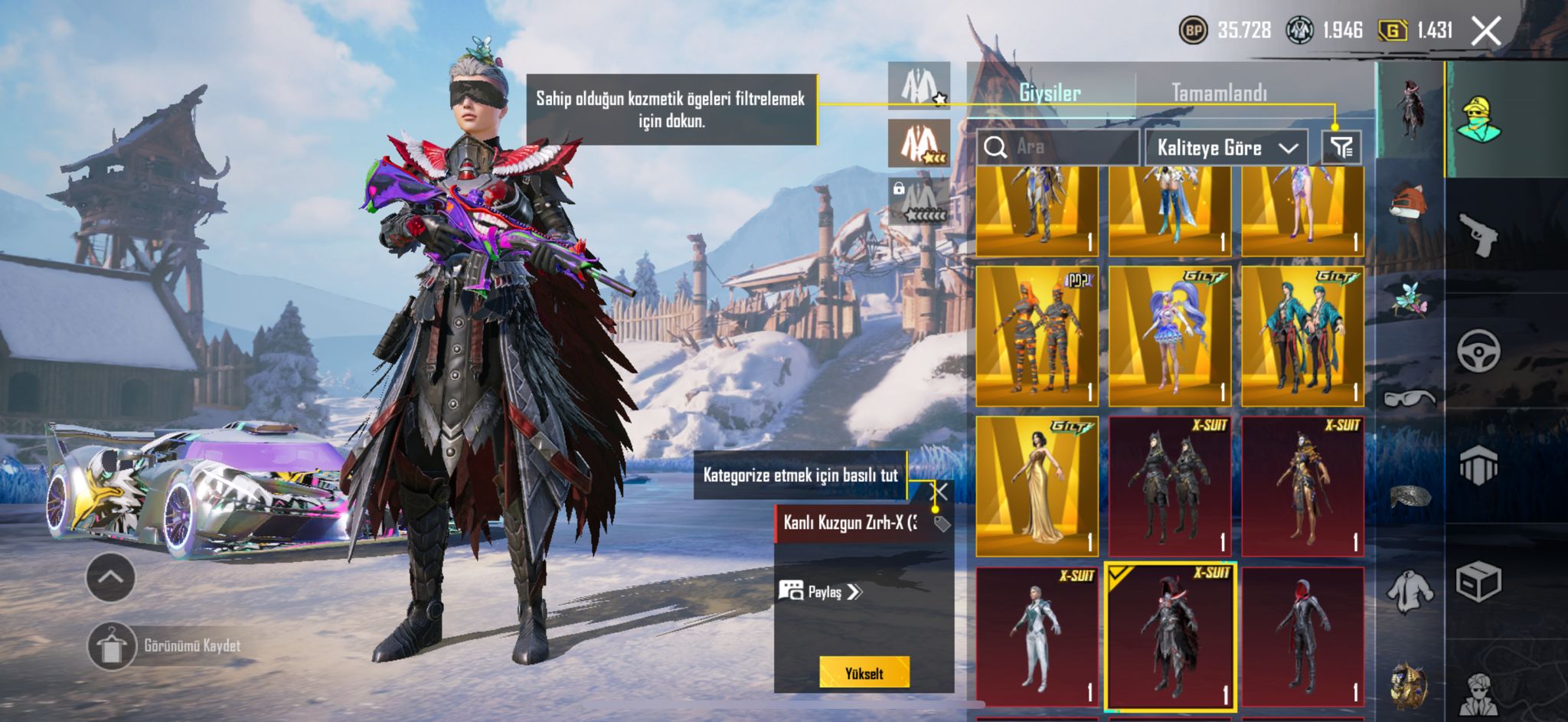
Task: Open the box crate category
Action: coord(1478,582)
